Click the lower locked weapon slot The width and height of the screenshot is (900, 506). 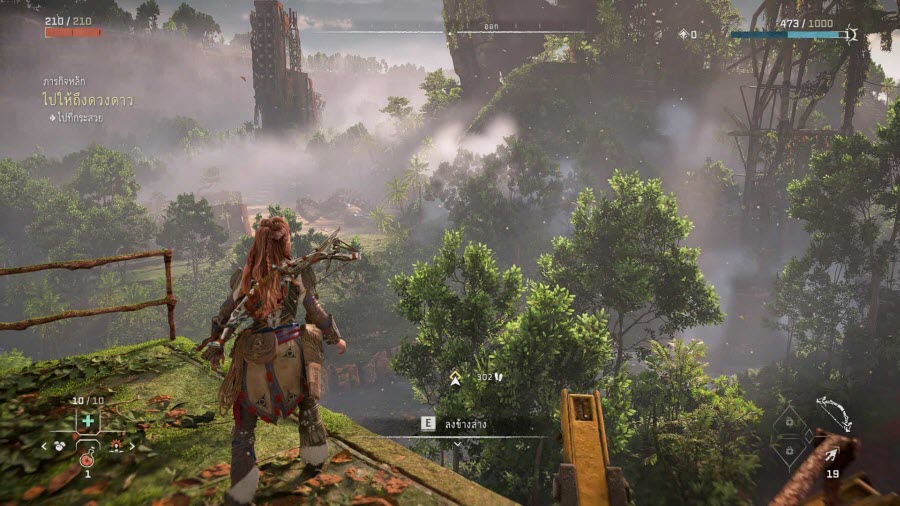click(x=790, y=451)
